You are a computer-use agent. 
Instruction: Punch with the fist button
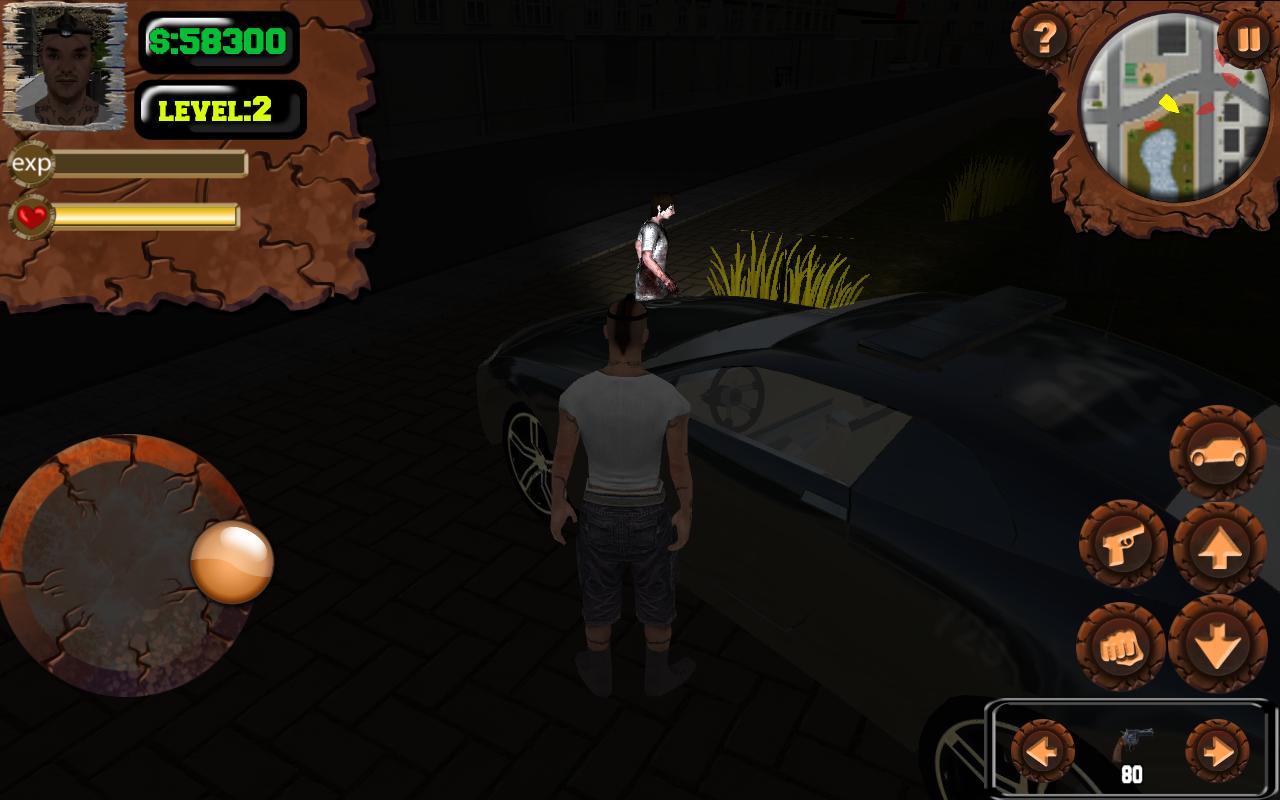click(x=1121, y=648)
